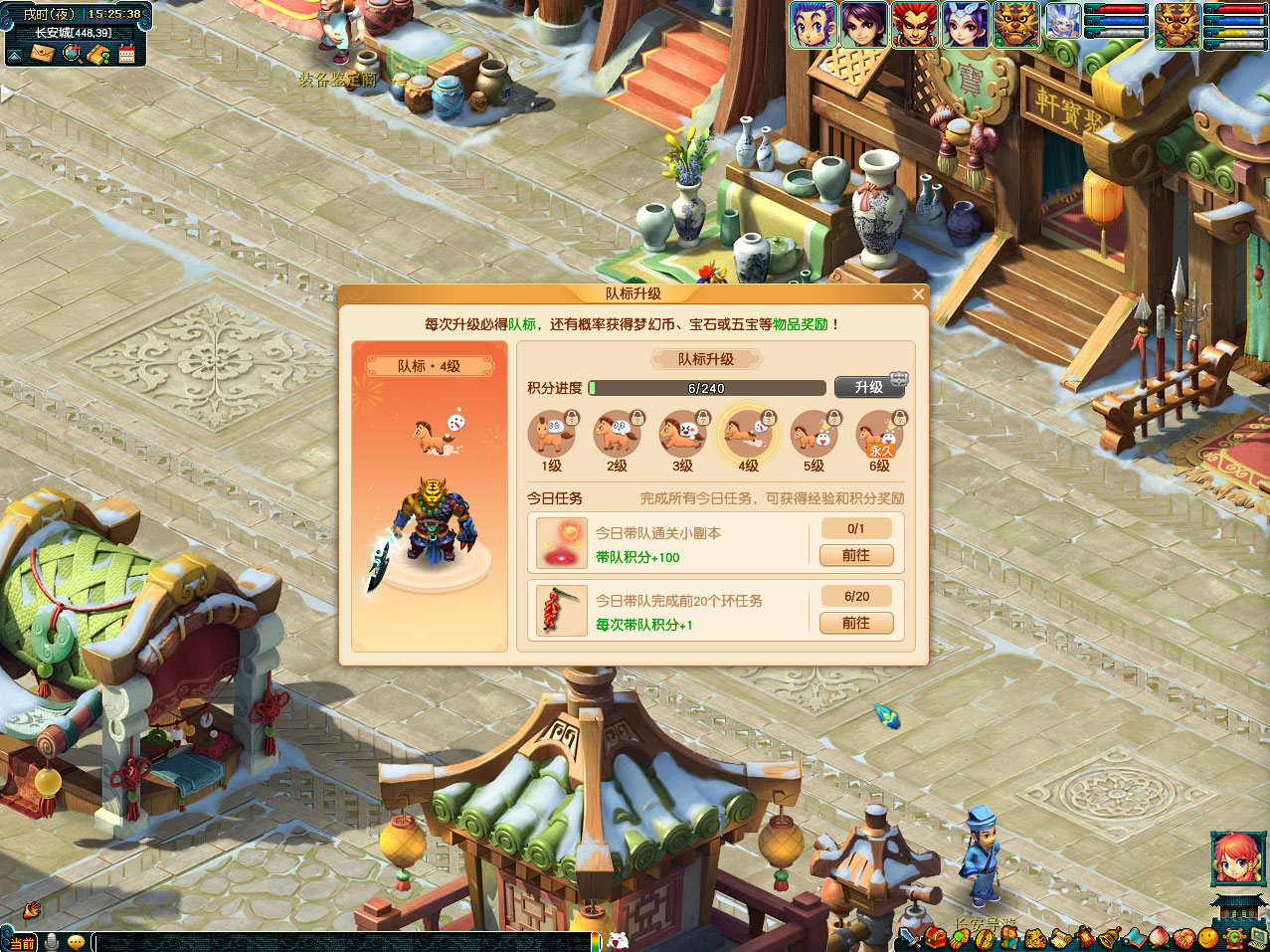1270x952 pixels.
Task: Click the 升级 upgrade button
Action: [868, 387]
